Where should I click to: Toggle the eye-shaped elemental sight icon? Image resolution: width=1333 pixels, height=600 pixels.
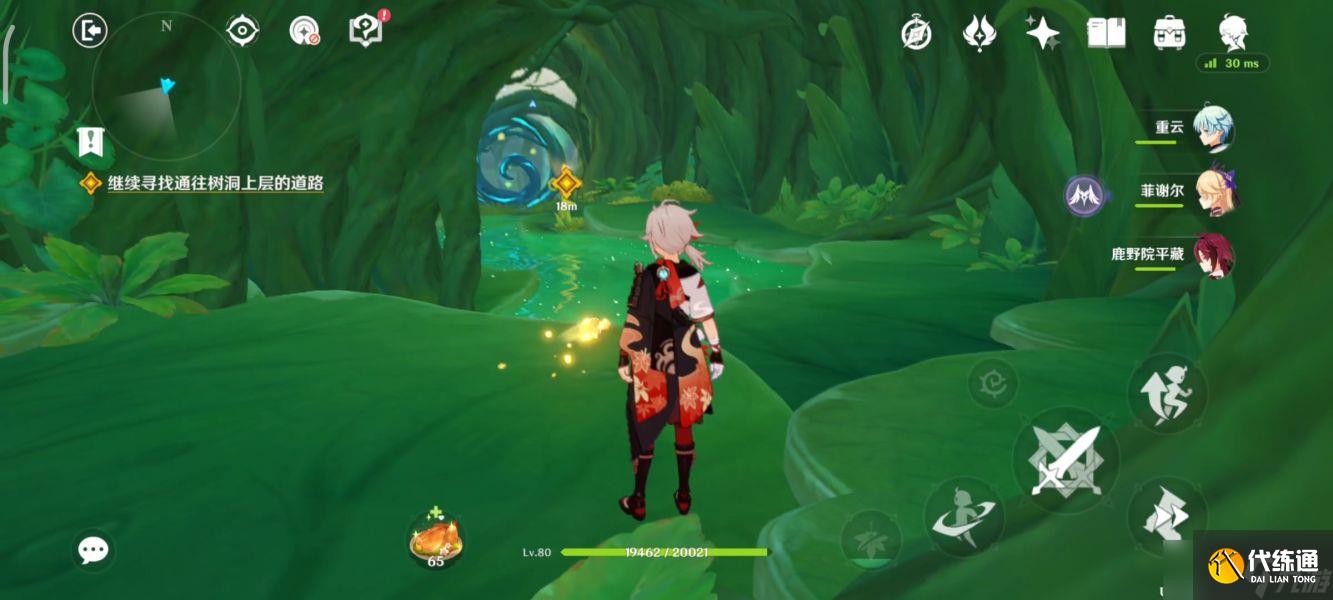pyautogui.click(x=242, y=31)
